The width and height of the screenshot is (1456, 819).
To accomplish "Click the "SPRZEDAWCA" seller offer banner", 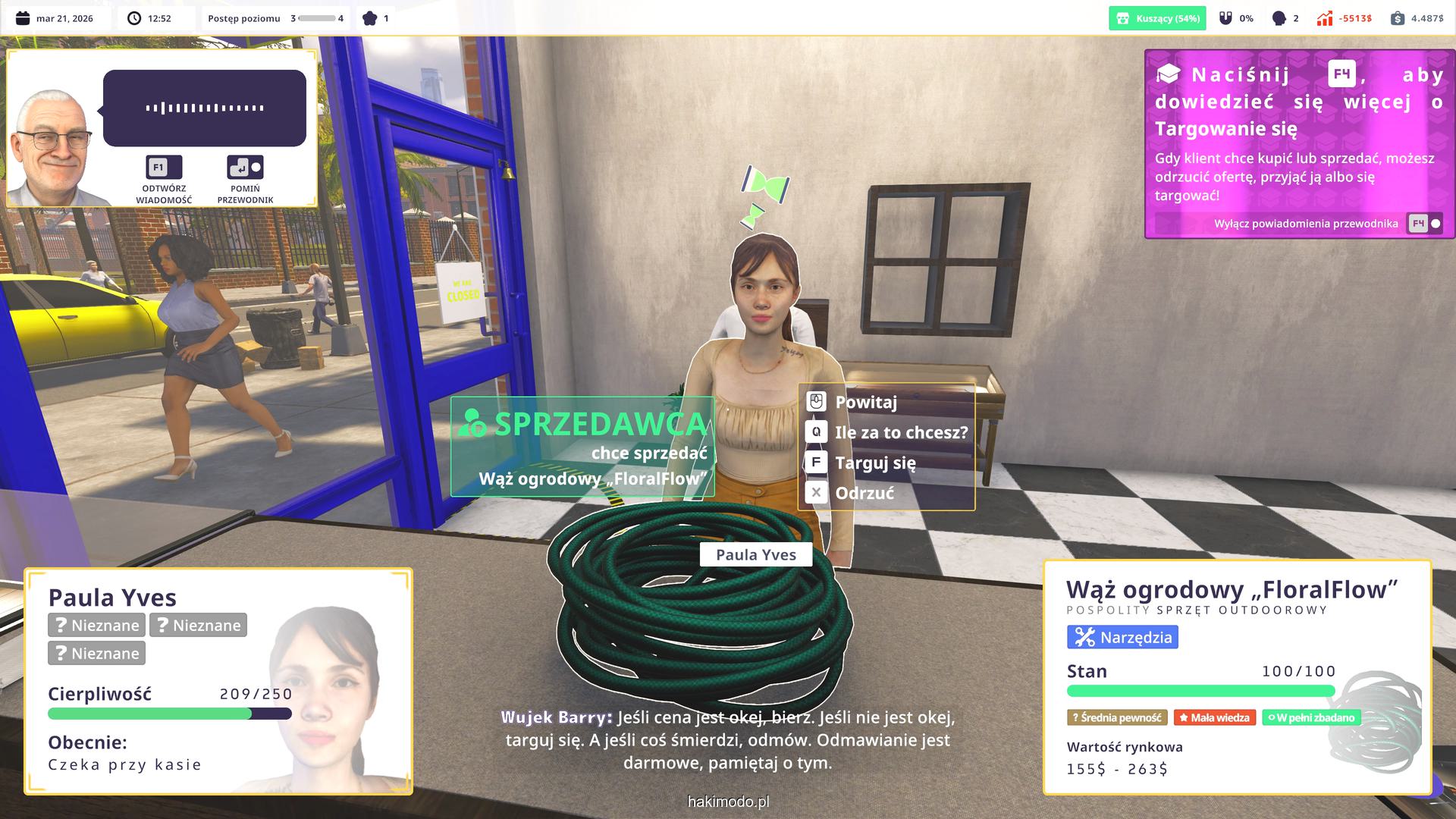I will pyautogui.click(x=582, y=446).
